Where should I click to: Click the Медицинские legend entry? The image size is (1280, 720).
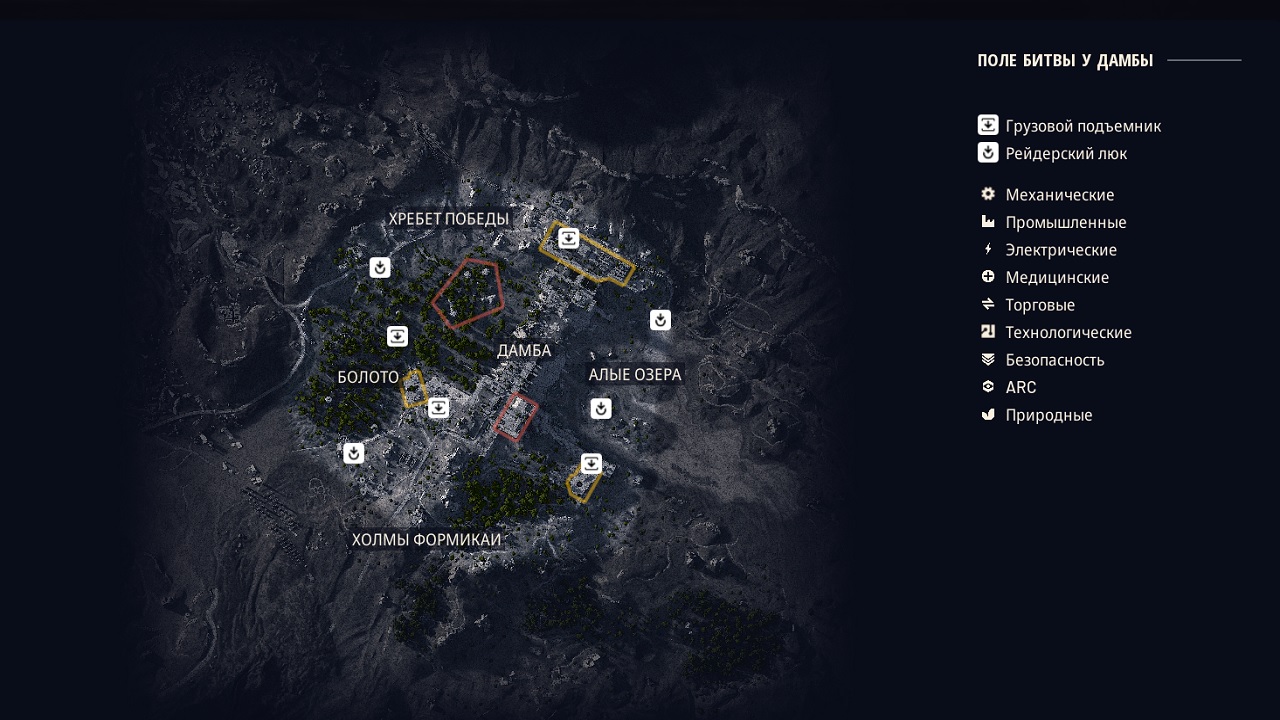(x=1056, y=277)
